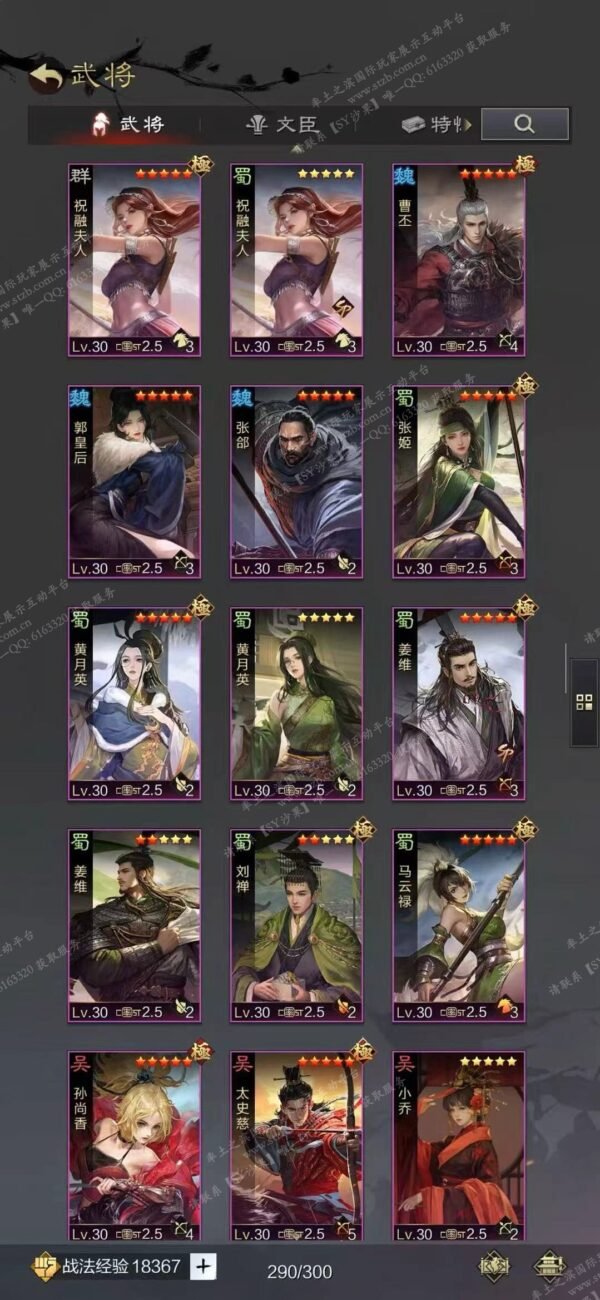Open the 郭皇后 general card

coord(134,482)
